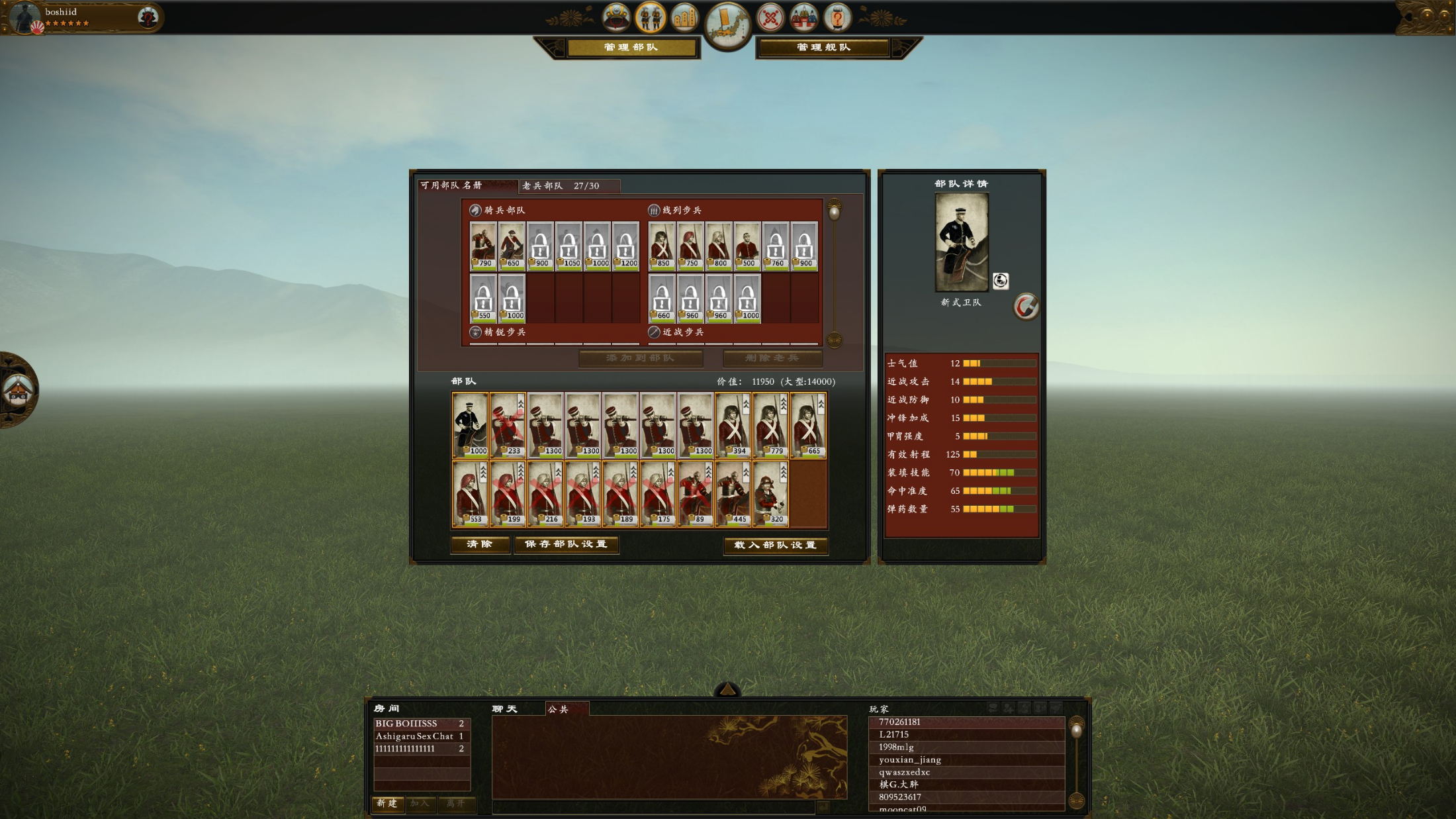This screenshot has height=819, width=1456.
Task: Create a new room with 新建
Action: pyautogui.click(x=387, y=803)
